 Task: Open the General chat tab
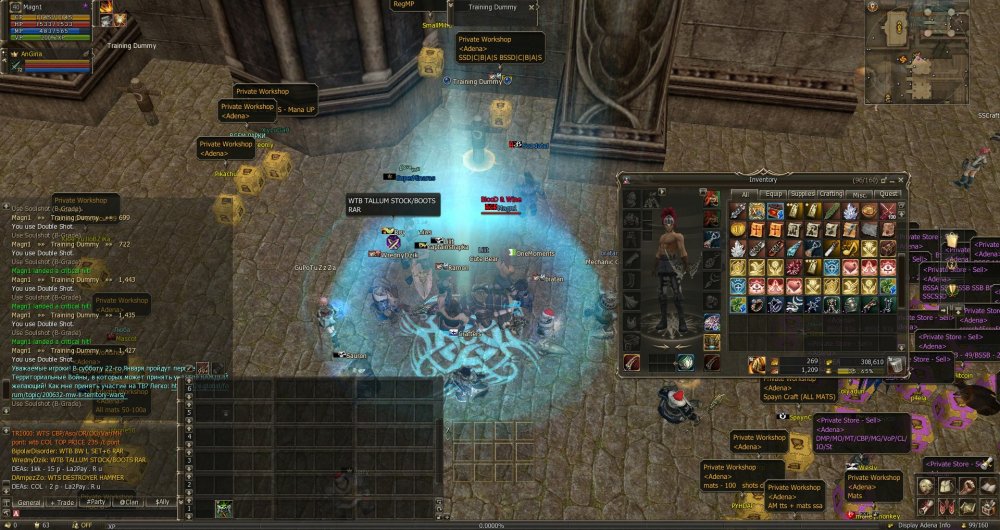pos(28,502)
